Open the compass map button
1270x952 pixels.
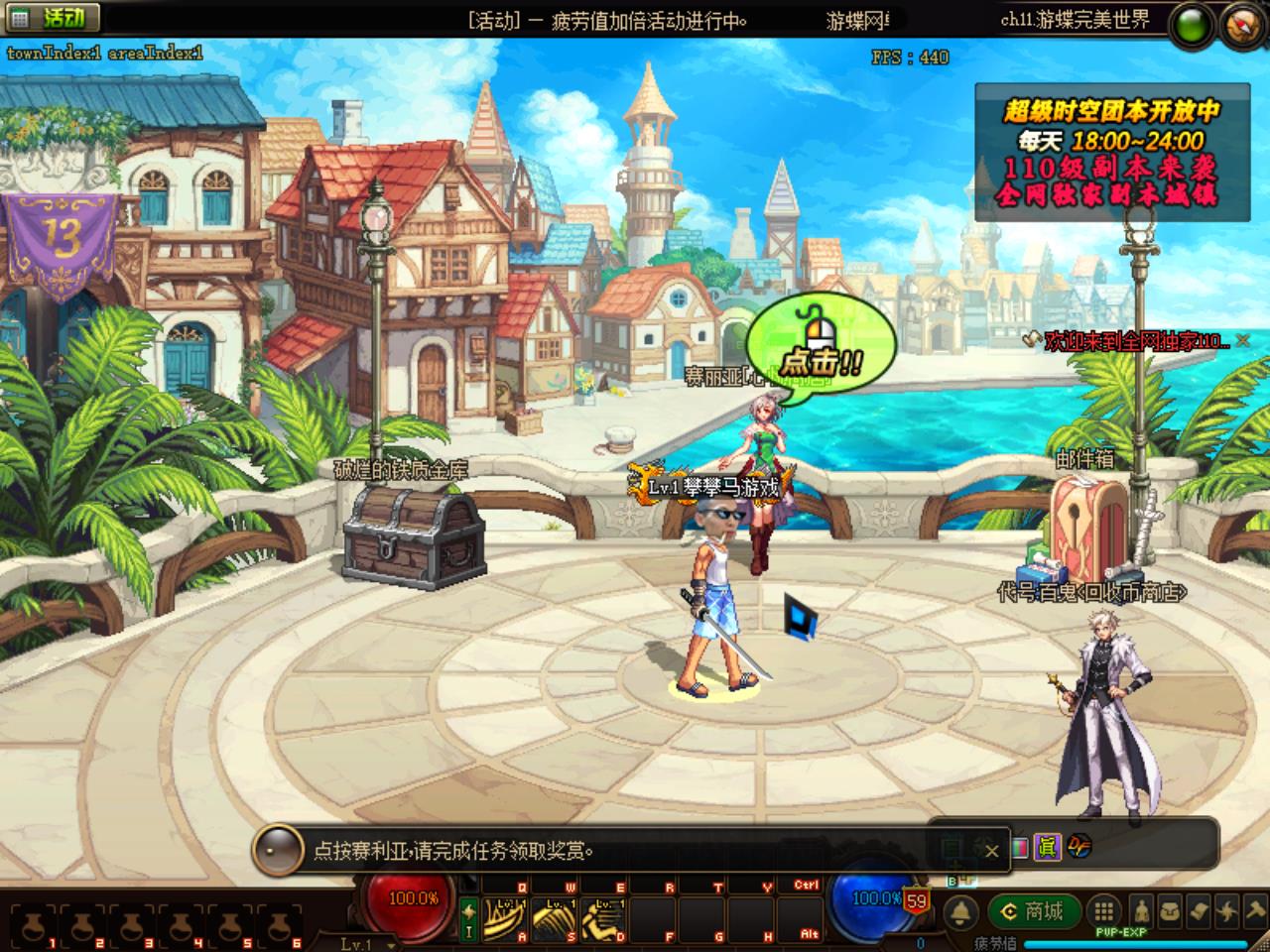pos(1244,23)
